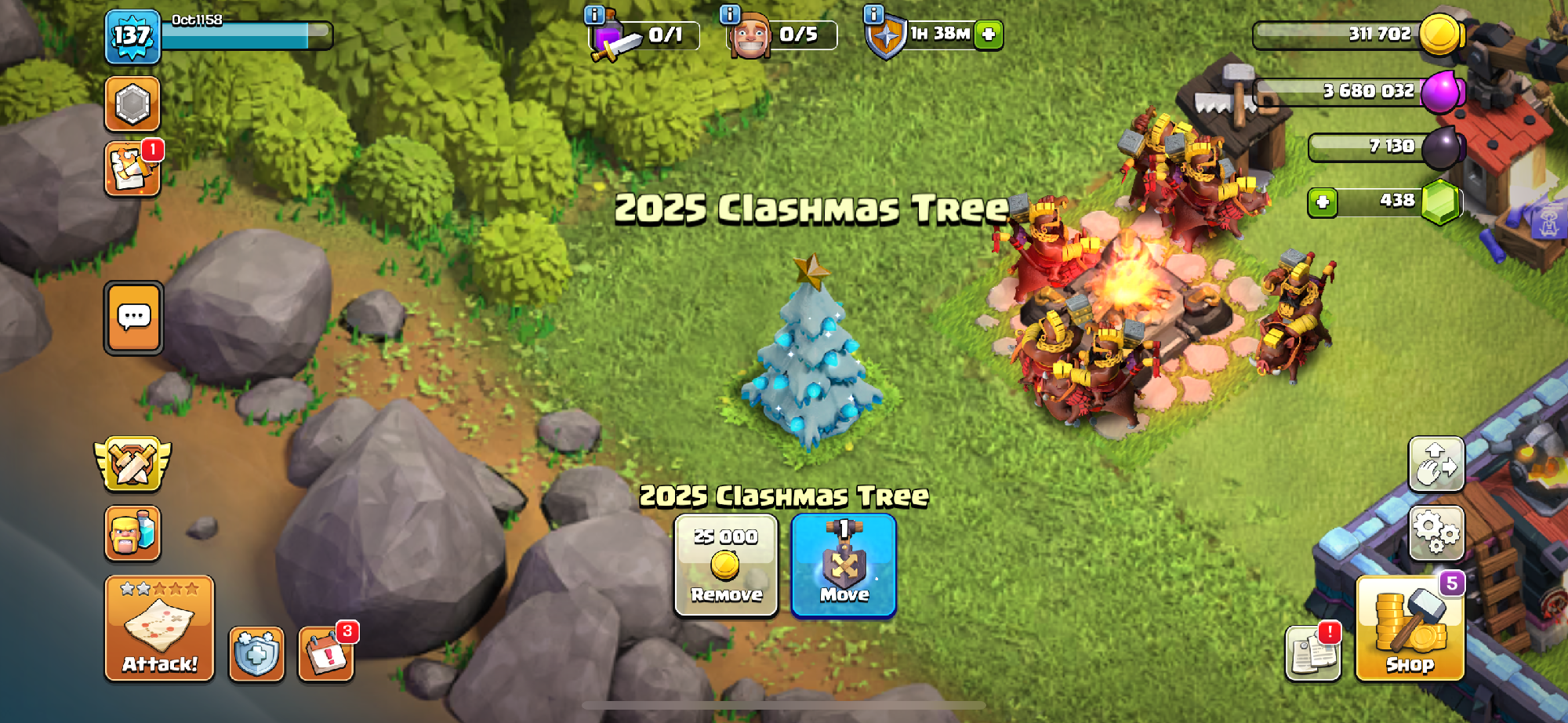Add more gems with the green plus
1568x723 pixels.
click(1323, 202)
